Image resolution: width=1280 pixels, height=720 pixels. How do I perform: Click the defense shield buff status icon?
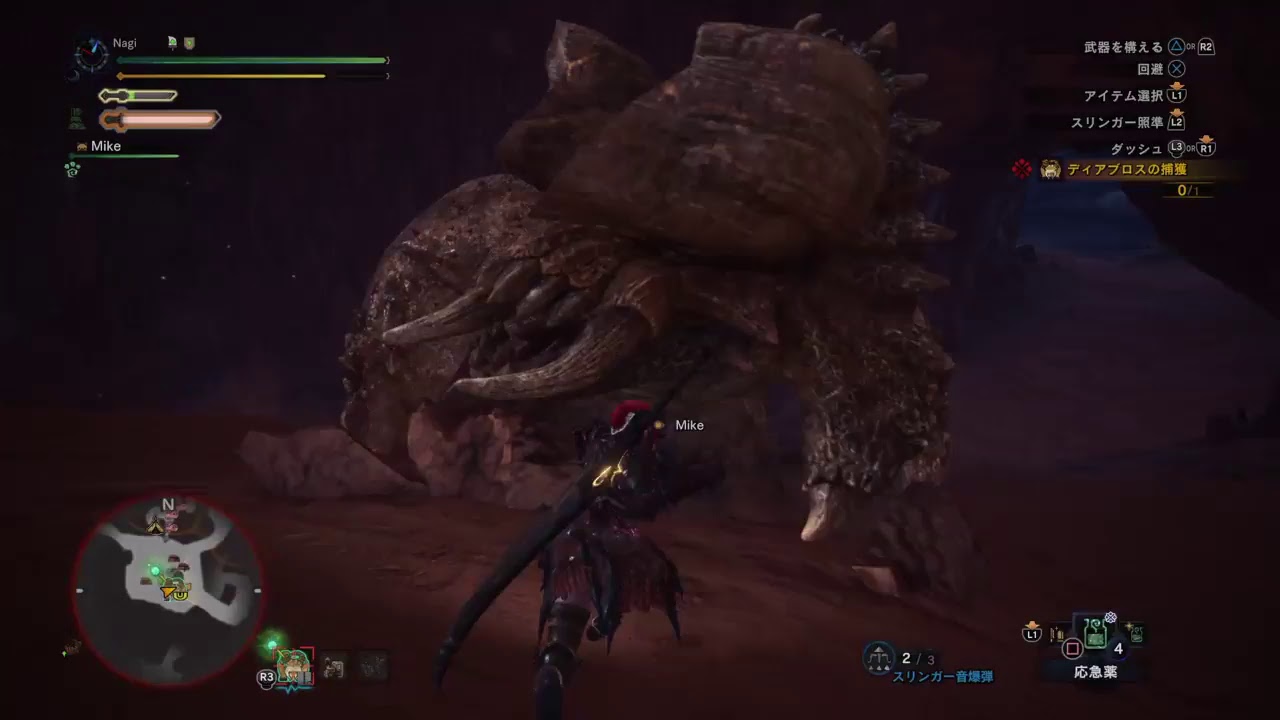pyautogui.click(x=189, y=43)
